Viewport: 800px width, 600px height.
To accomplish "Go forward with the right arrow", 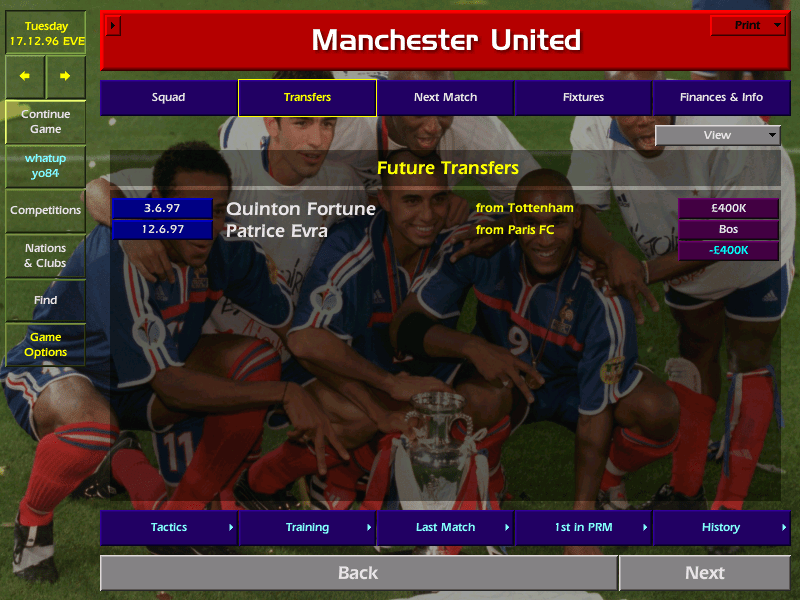I will point(65,76).
